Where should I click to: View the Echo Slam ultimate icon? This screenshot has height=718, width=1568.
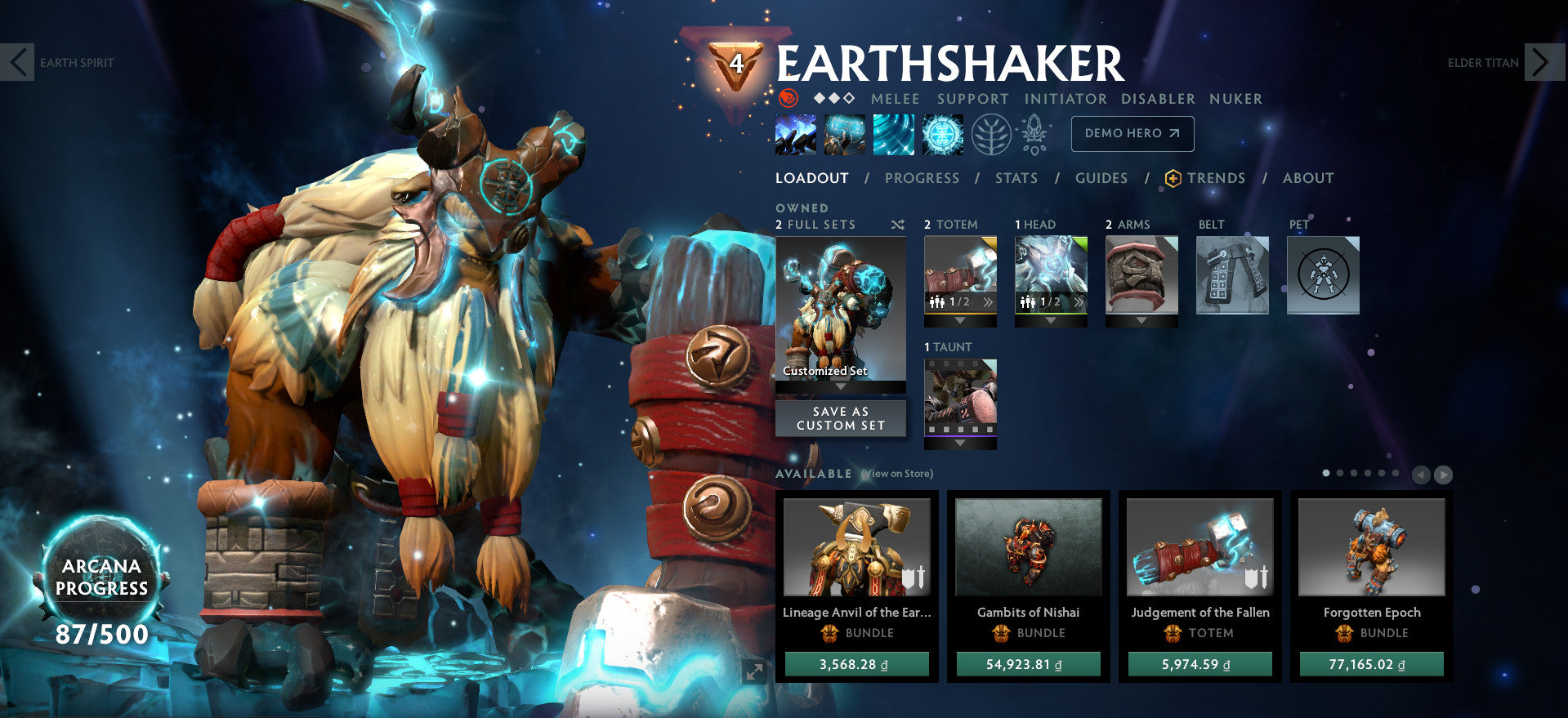941,133
